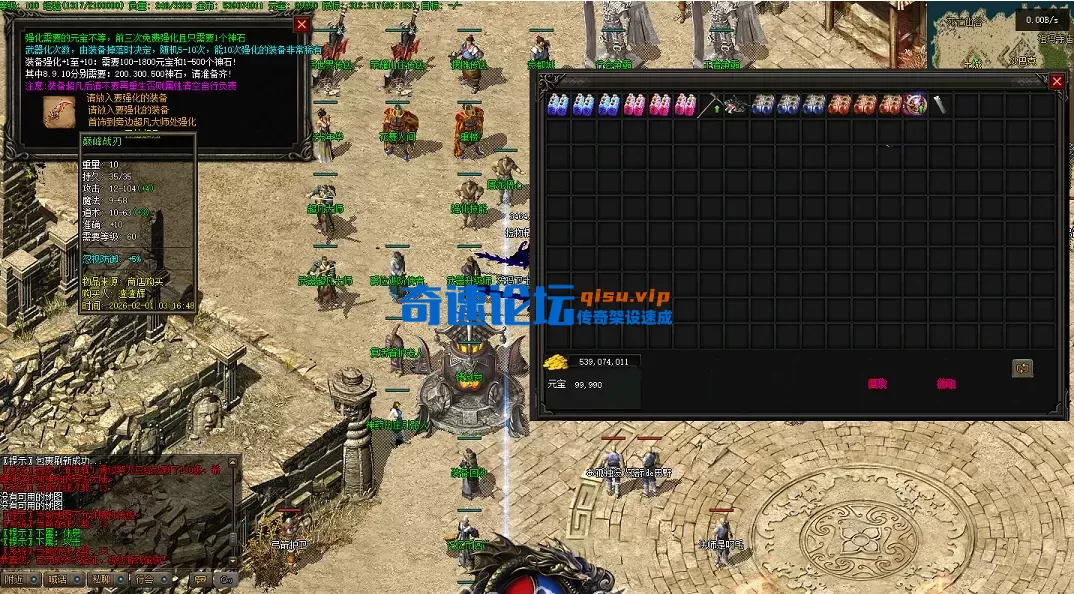Click the sort button in the bag
The width and height of the screenshot is (1074, 594).
[1022, 368]
